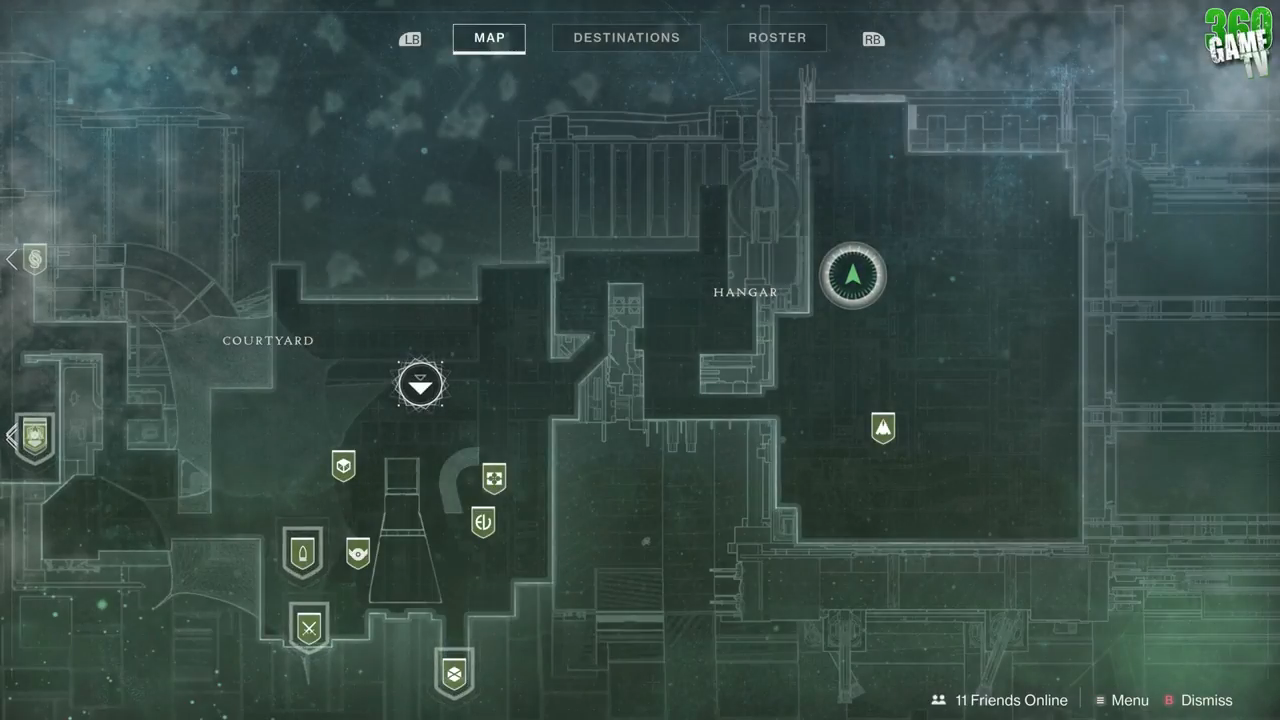Click the gift box postmaster marker
Image resolution: width=1280 pixels, height=720 pixels.
pos(494,478)
